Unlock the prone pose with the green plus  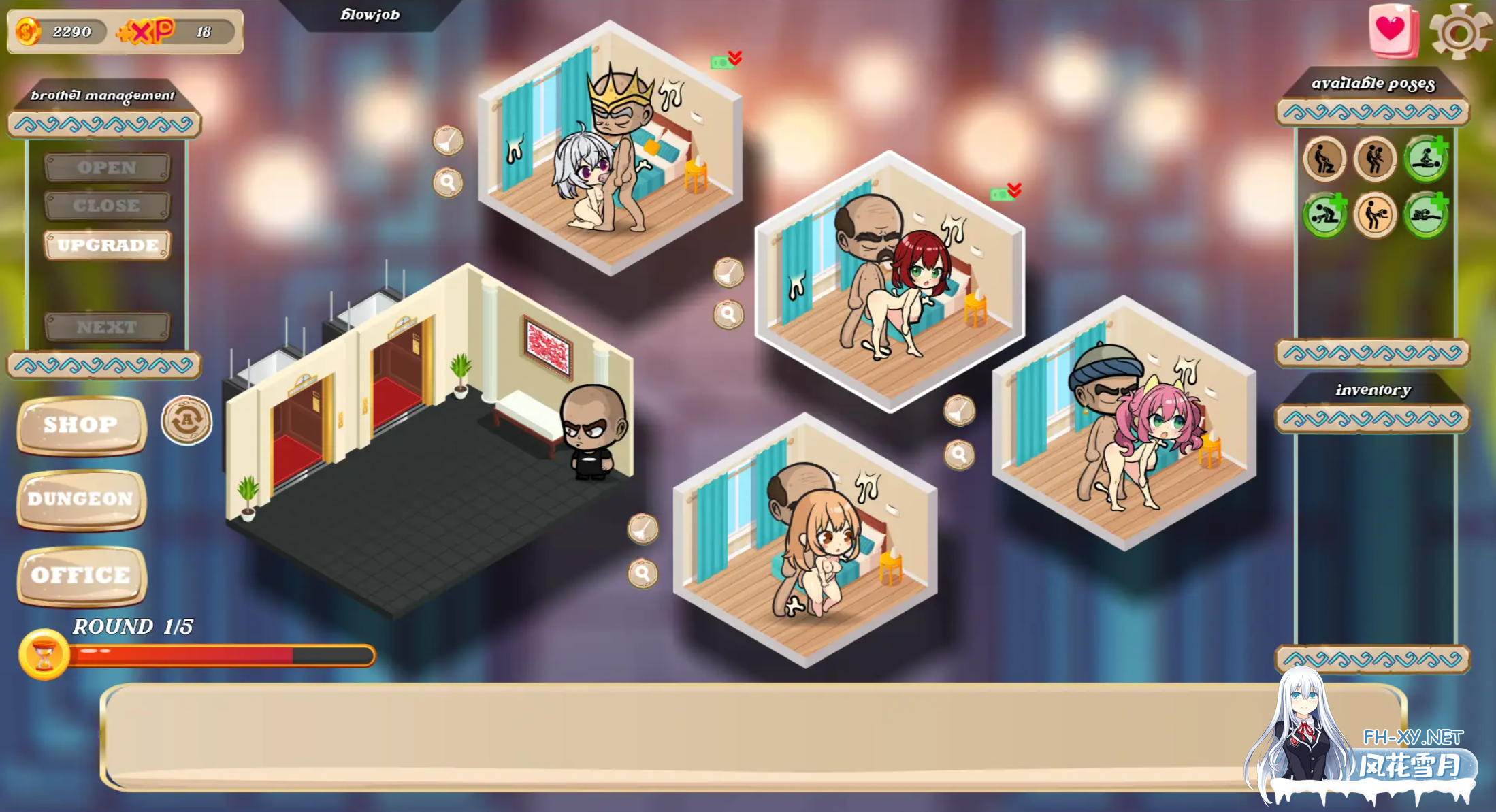(1425, 216)
